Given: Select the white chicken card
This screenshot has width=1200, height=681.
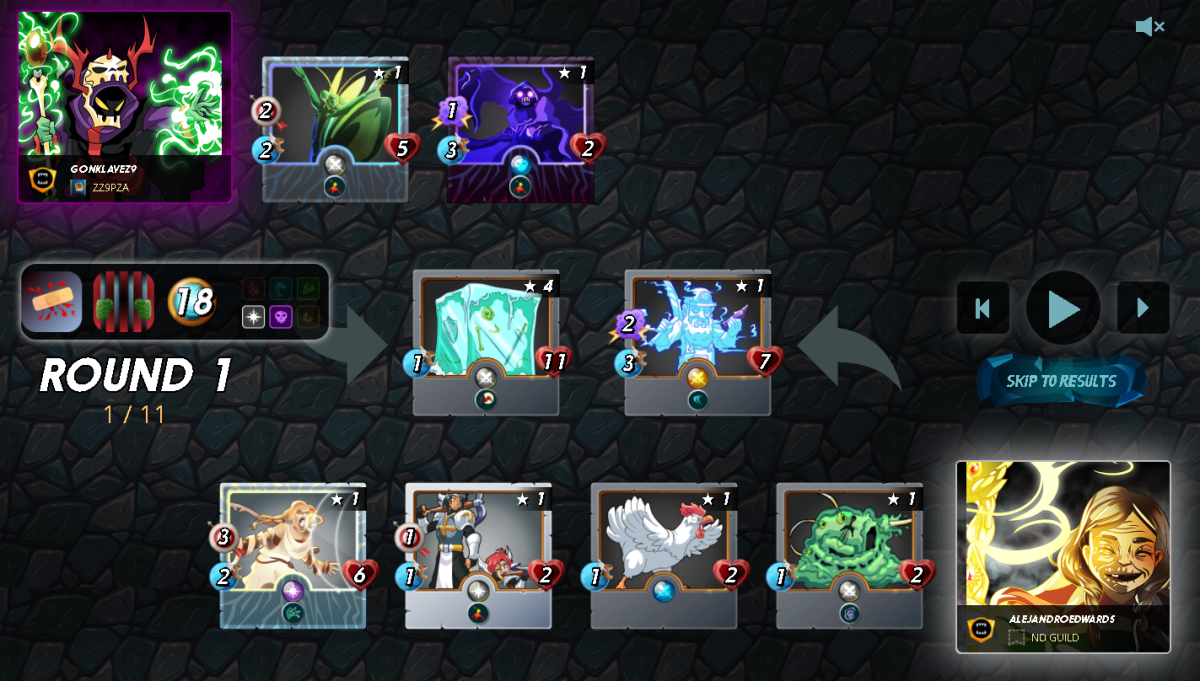Looking at the screenshot, I should pyautogui.click(x=663, y=553).
